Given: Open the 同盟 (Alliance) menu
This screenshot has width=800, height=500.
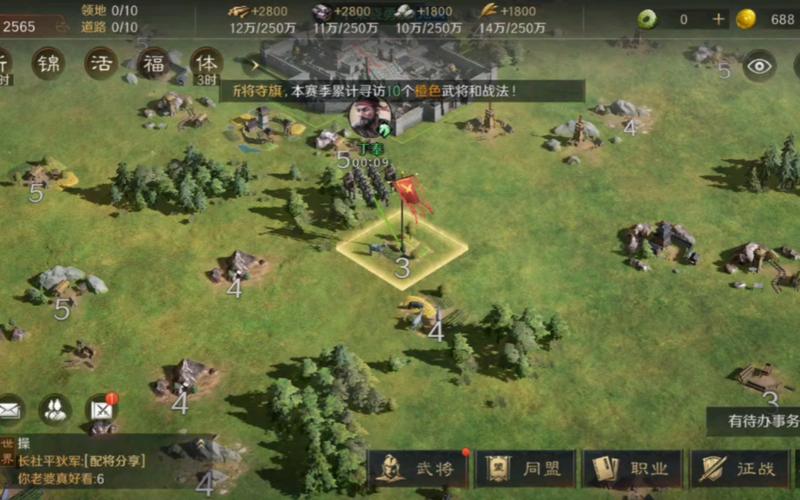Looking at the screenshot, I should point(524,468).
